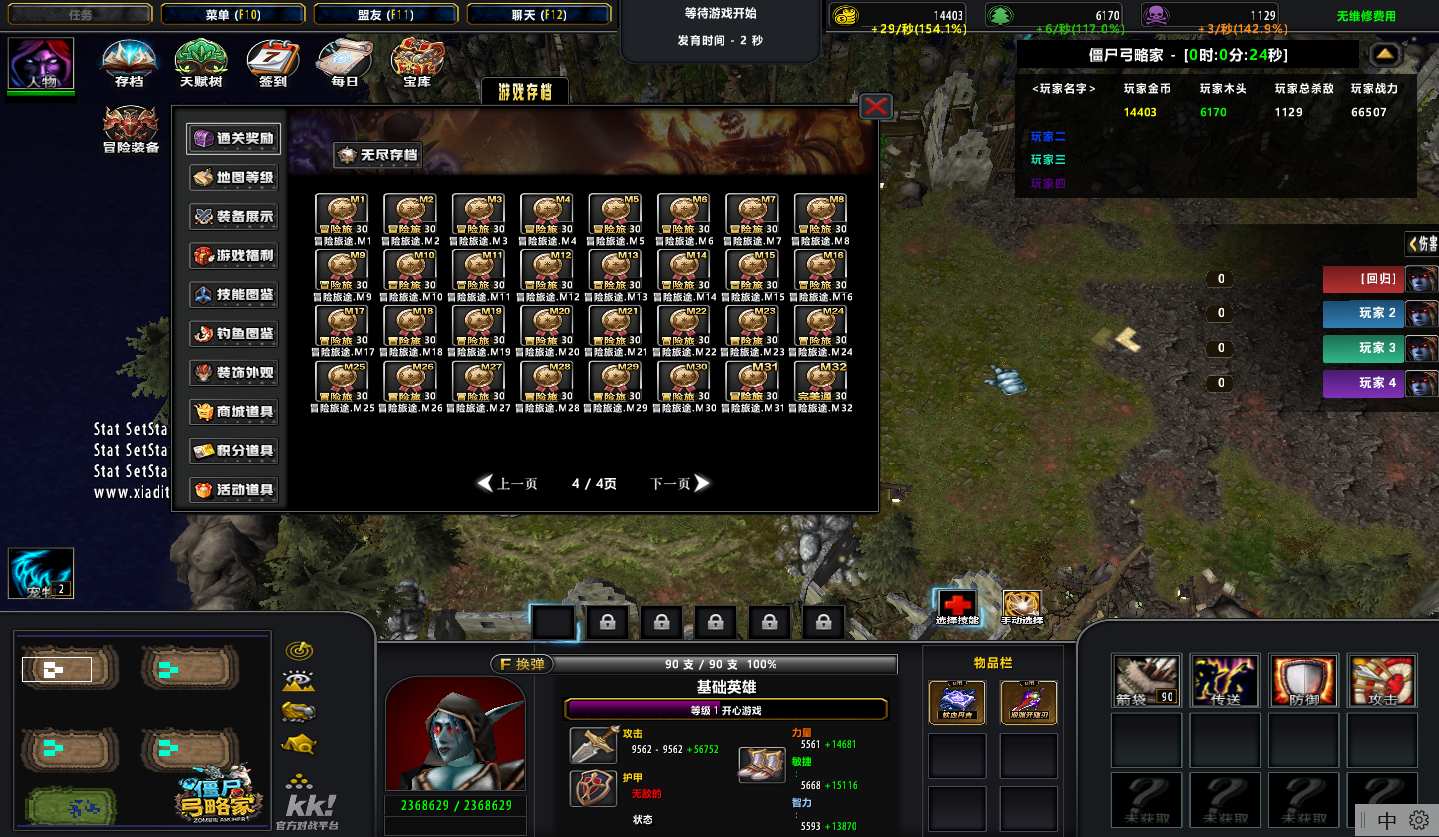Screen dimensions: 1439x837
Task: Open the 宝库 treasury icon
Action: (416, 63)
